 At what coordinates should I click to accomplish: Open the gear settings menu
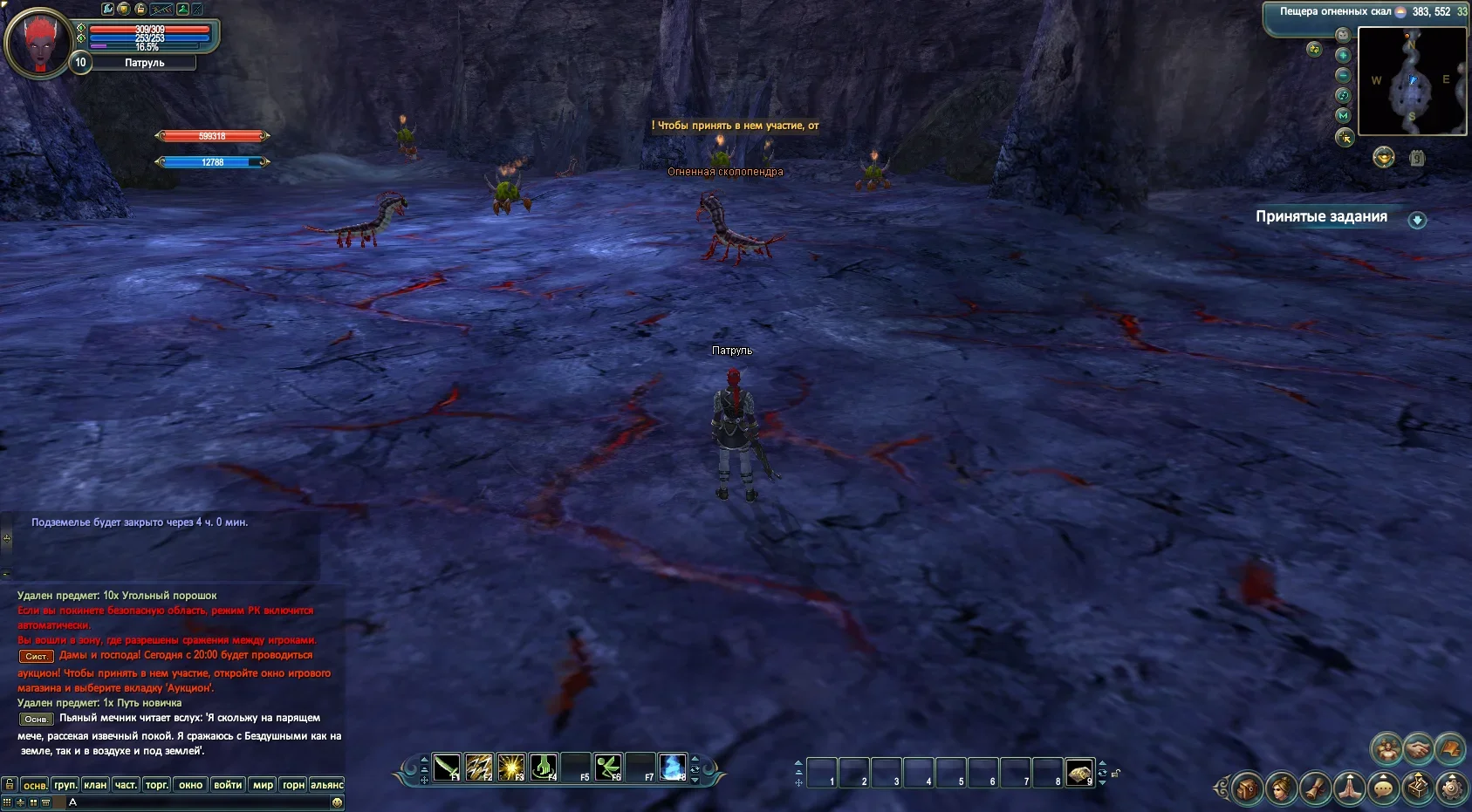(1451, 788)
